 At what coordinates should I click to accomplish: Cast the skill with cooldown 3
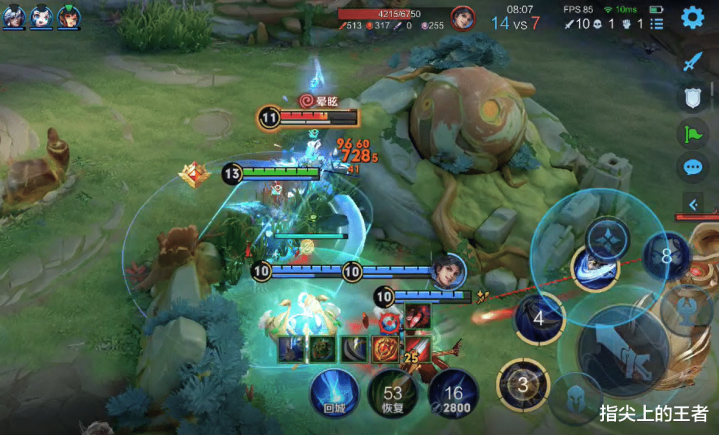(x=520, y=383)
